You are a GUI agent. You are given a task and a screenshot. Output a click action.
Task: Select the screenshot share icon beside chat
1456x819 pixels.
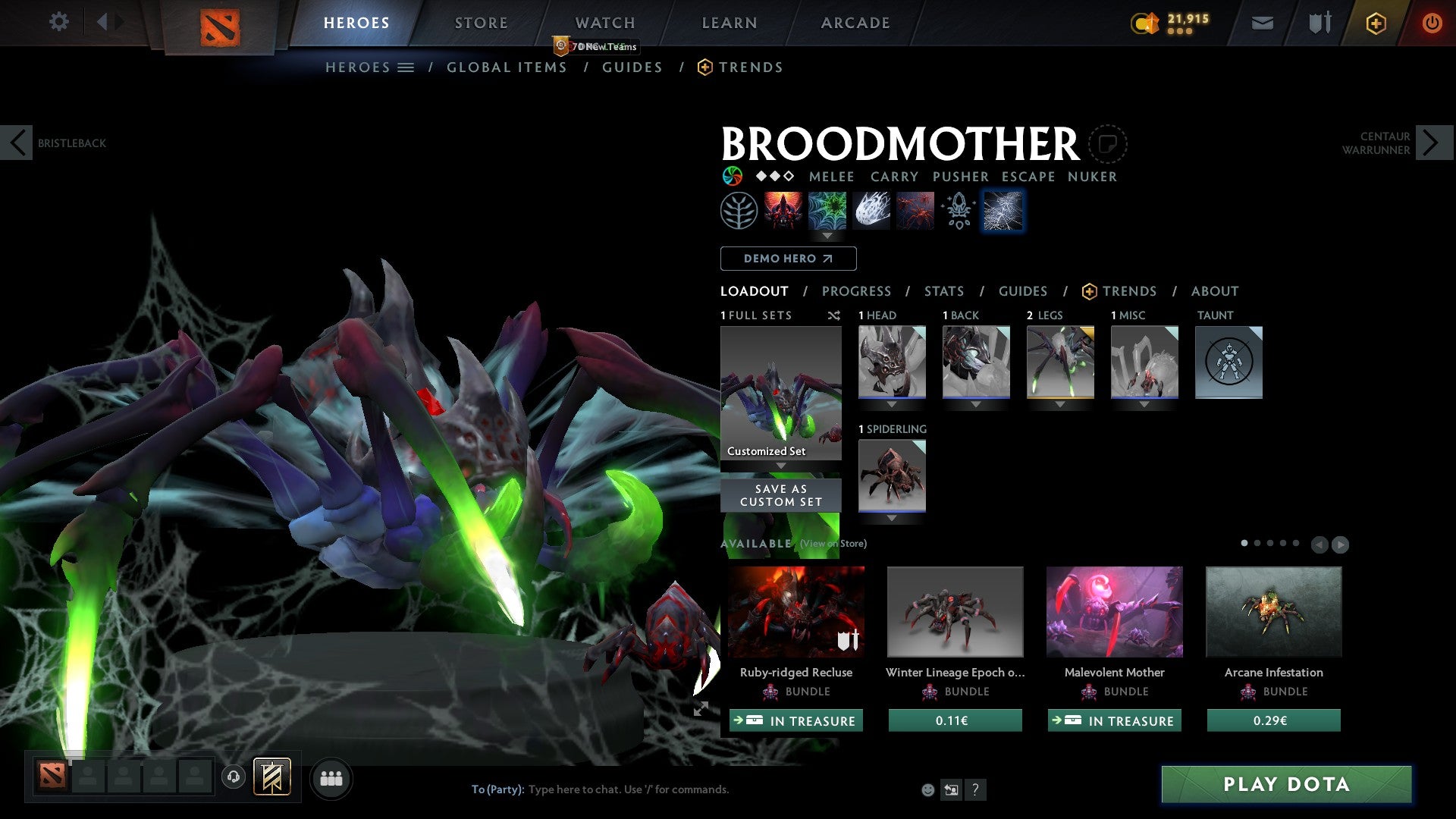pyautogui.click(x=950, y=789)
